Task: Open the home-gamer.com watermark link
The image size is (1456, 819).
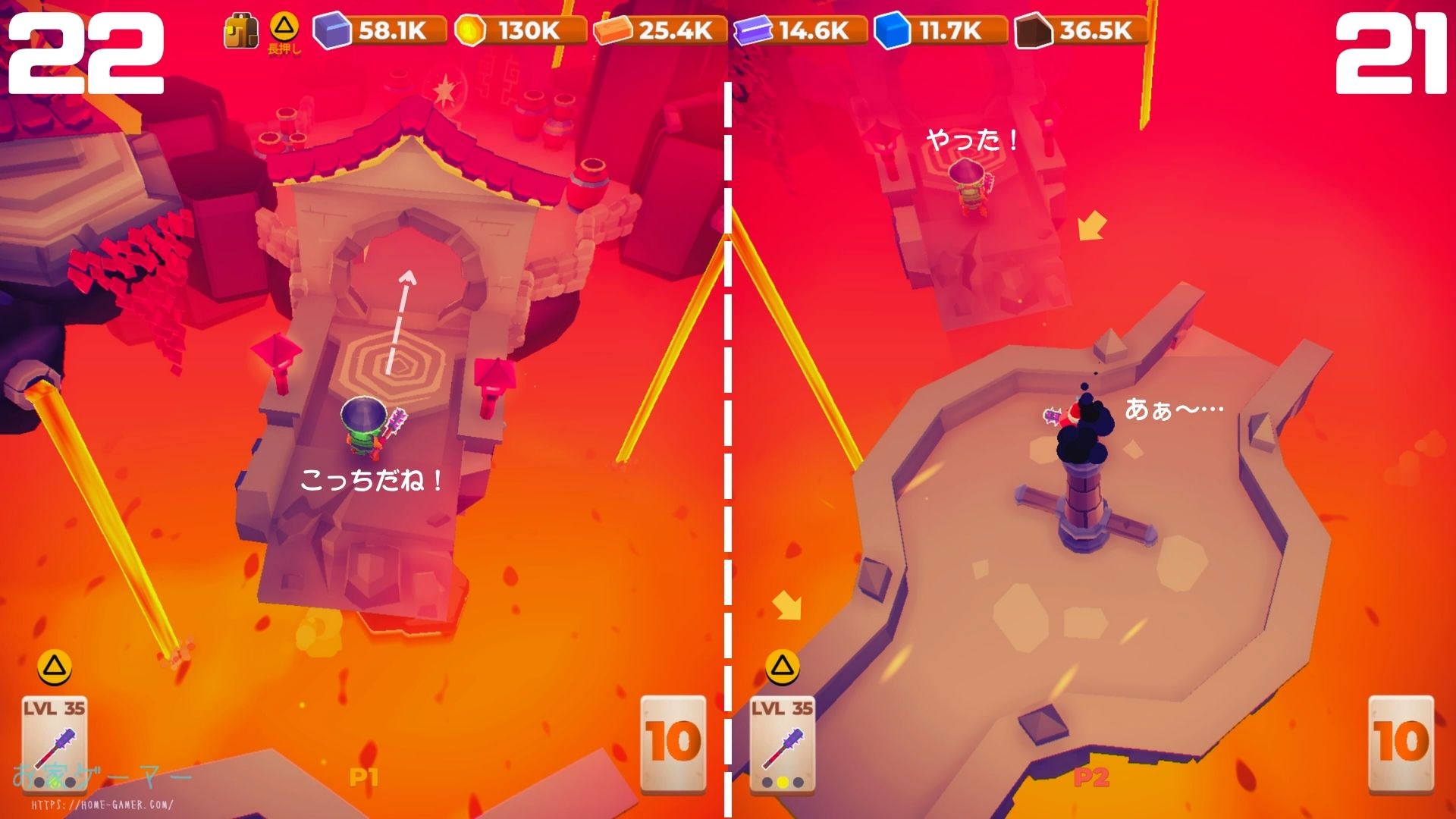Action: 102,805
